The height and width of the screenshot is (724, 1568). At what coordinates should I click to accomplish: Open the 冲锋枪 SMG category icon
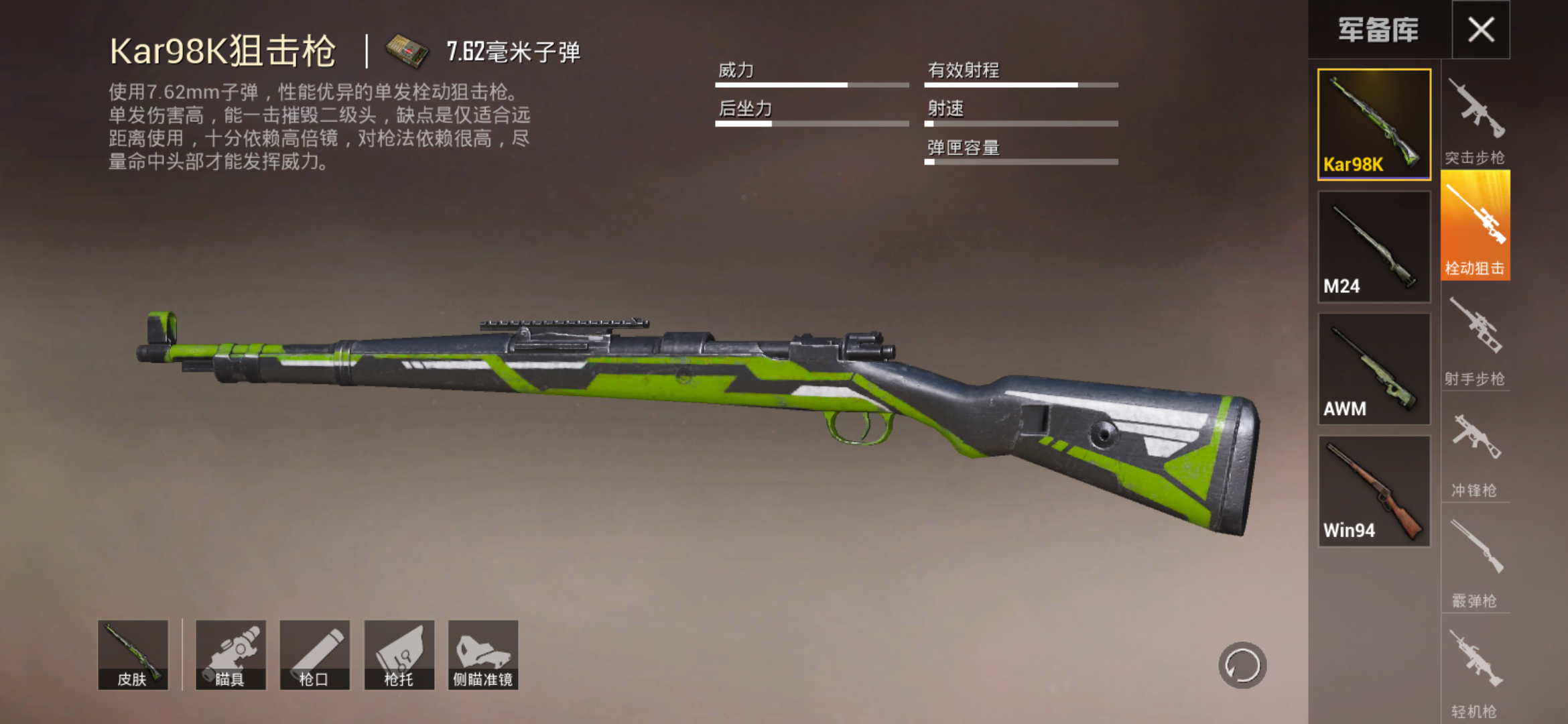coord(1475,449)
